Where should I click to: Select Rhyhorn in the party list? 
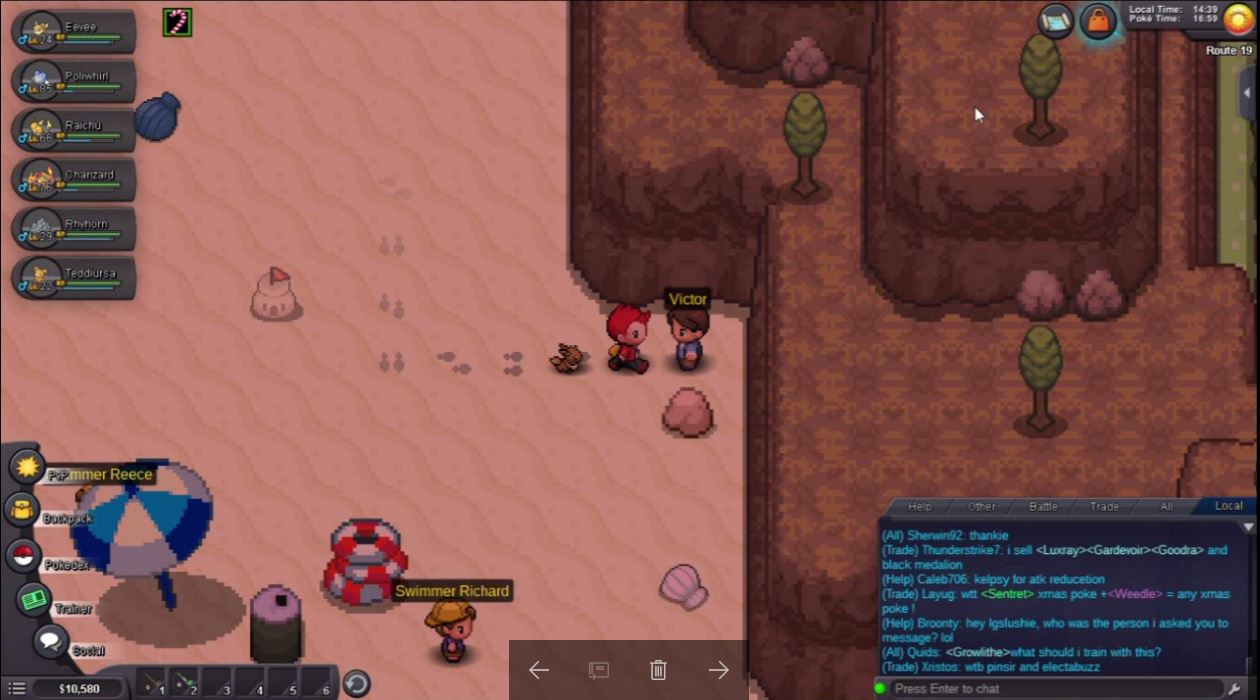click(74, 228)
